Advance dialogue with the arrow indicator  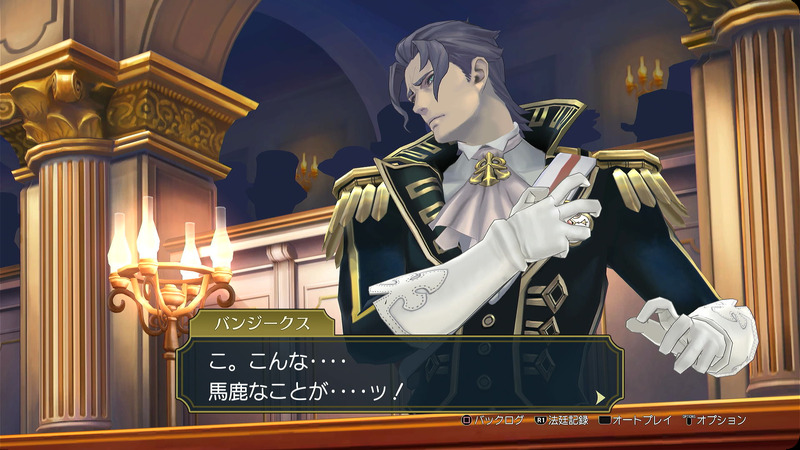coord(600,396)
